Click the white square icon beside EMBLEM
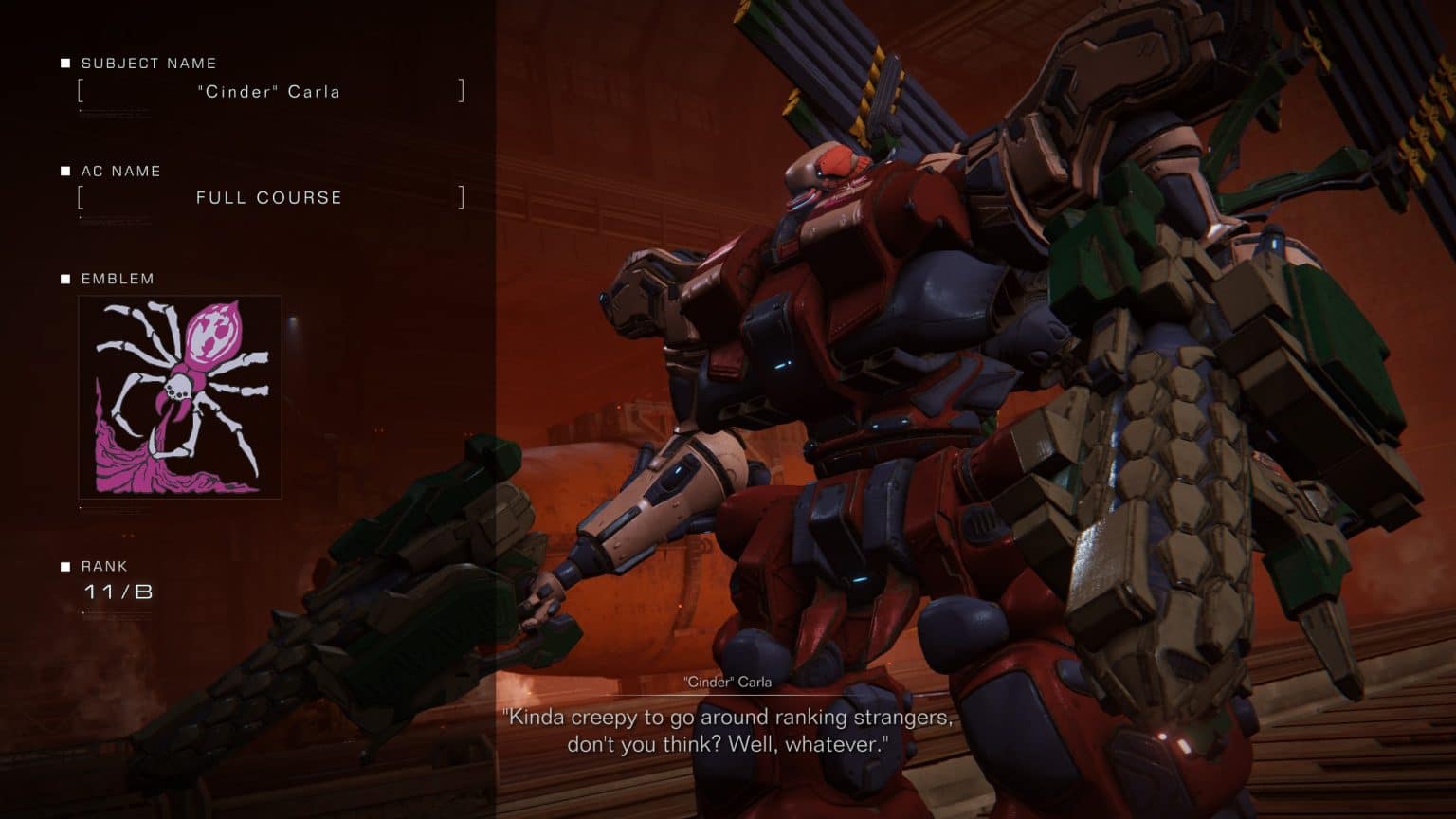This screenshot has width=1456, height=819. point(64,279)
